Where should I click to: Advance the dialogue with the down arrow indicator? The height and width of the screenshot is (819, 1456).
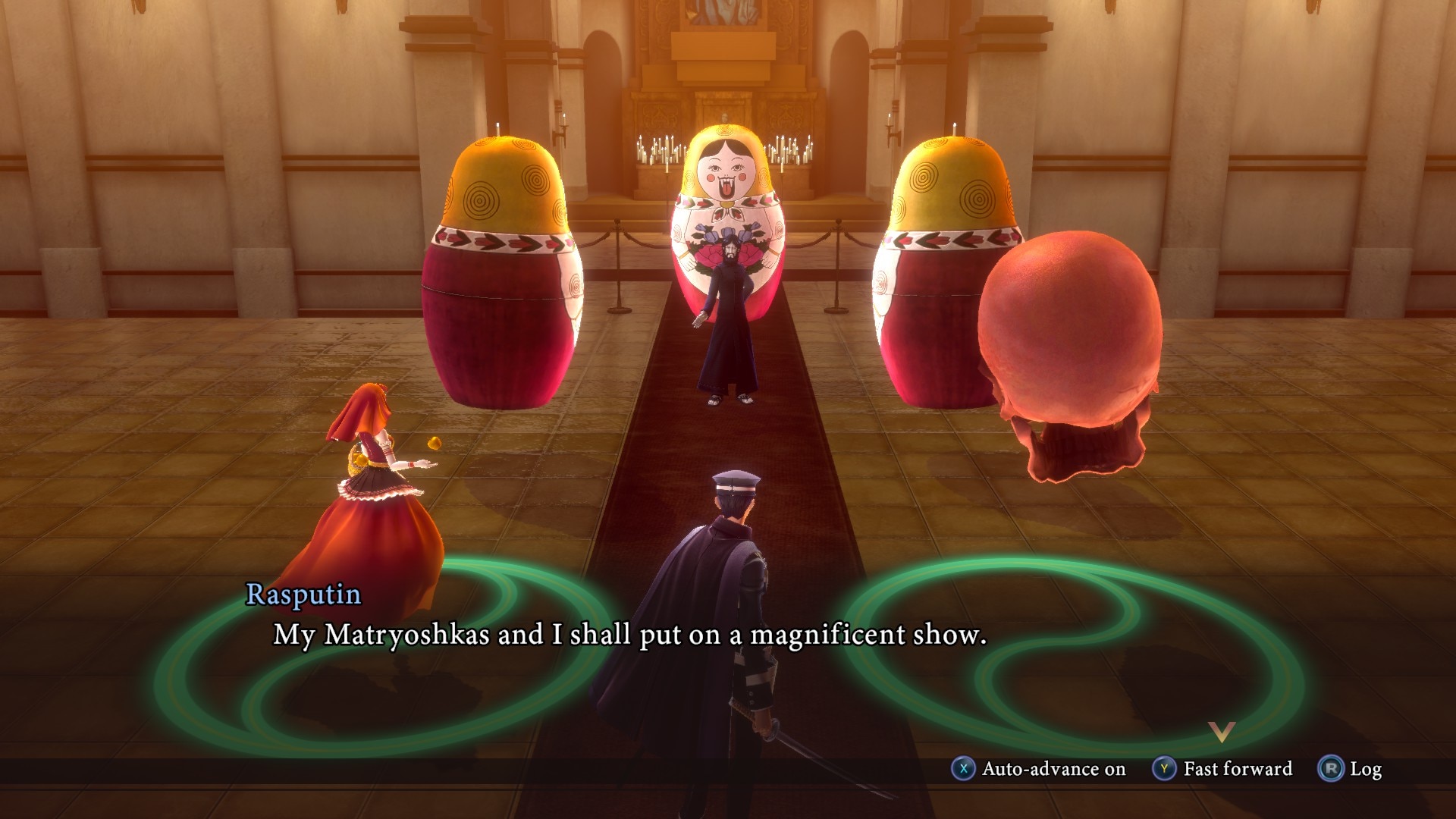coord(1222,732)
